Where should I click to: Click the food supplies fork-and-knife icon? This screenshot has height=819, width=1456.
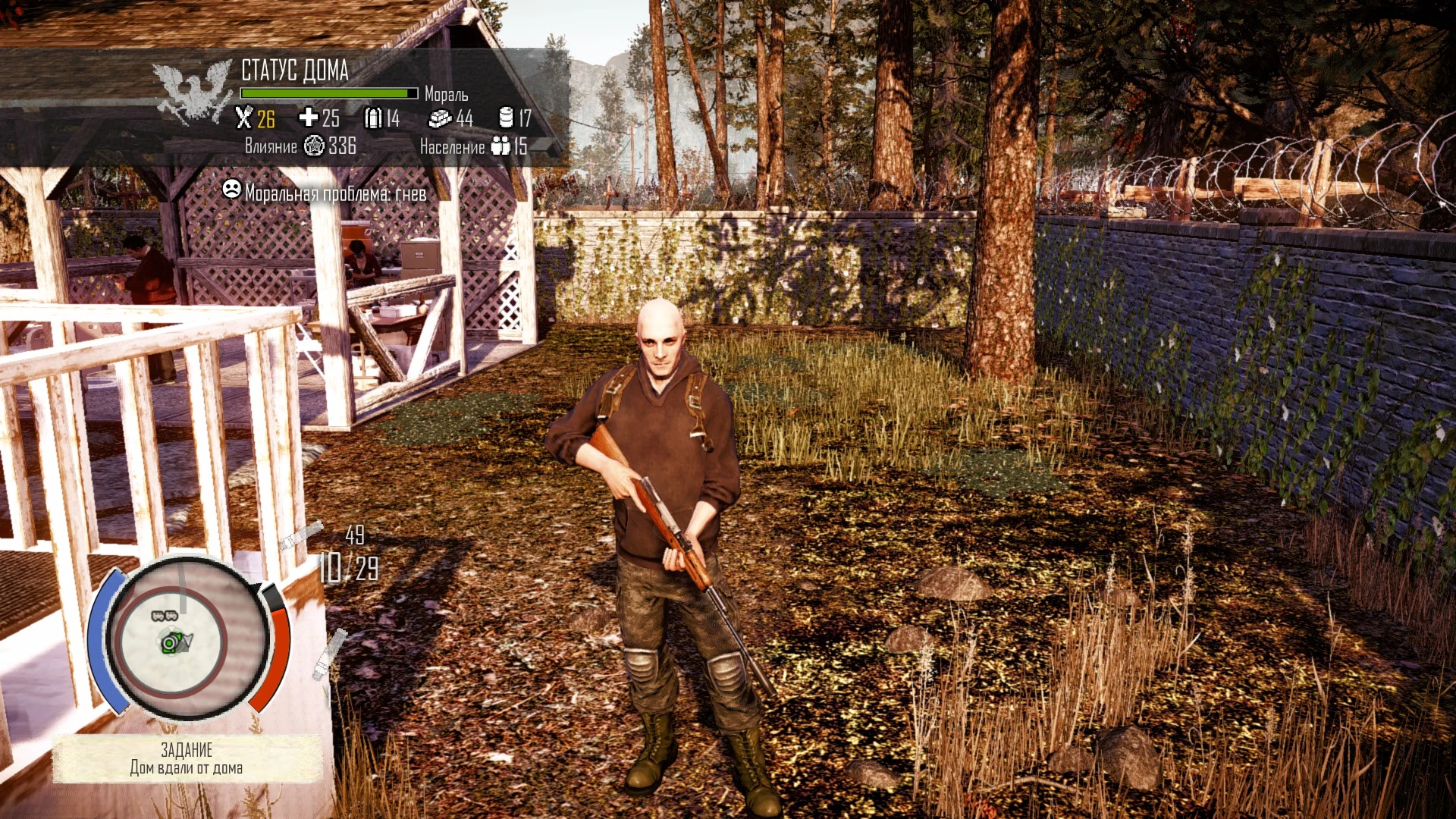click(x=244, y=120)
